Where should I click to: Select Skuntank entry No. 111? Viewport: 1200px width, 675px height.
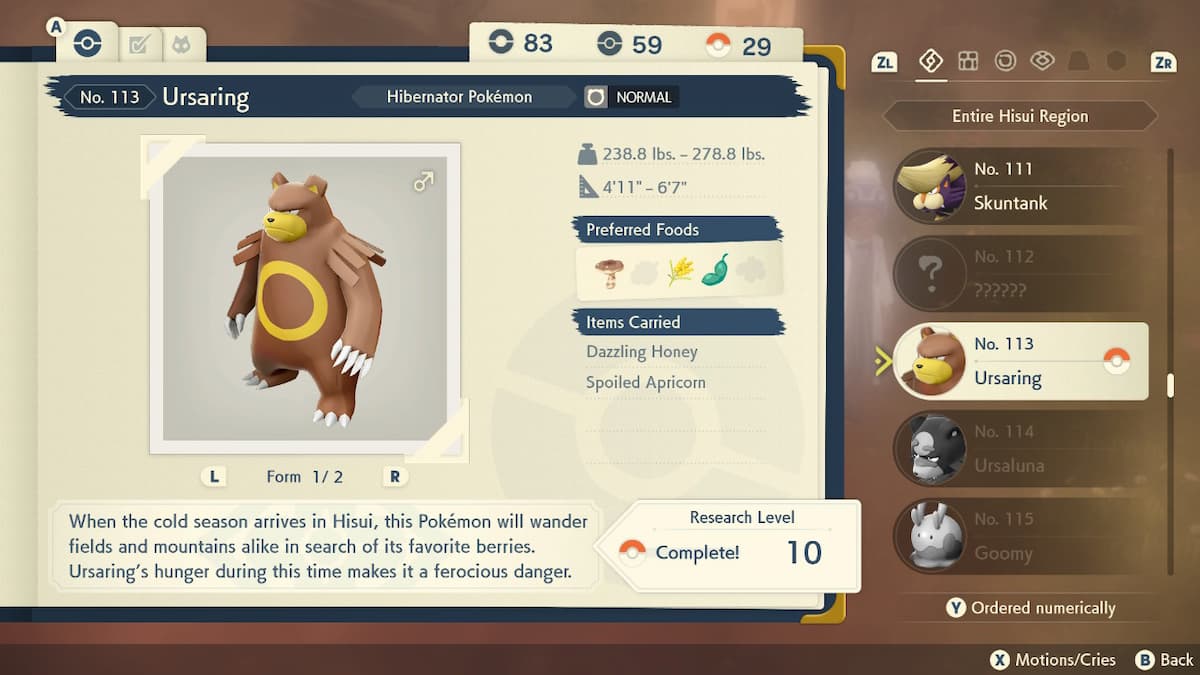1020,187
